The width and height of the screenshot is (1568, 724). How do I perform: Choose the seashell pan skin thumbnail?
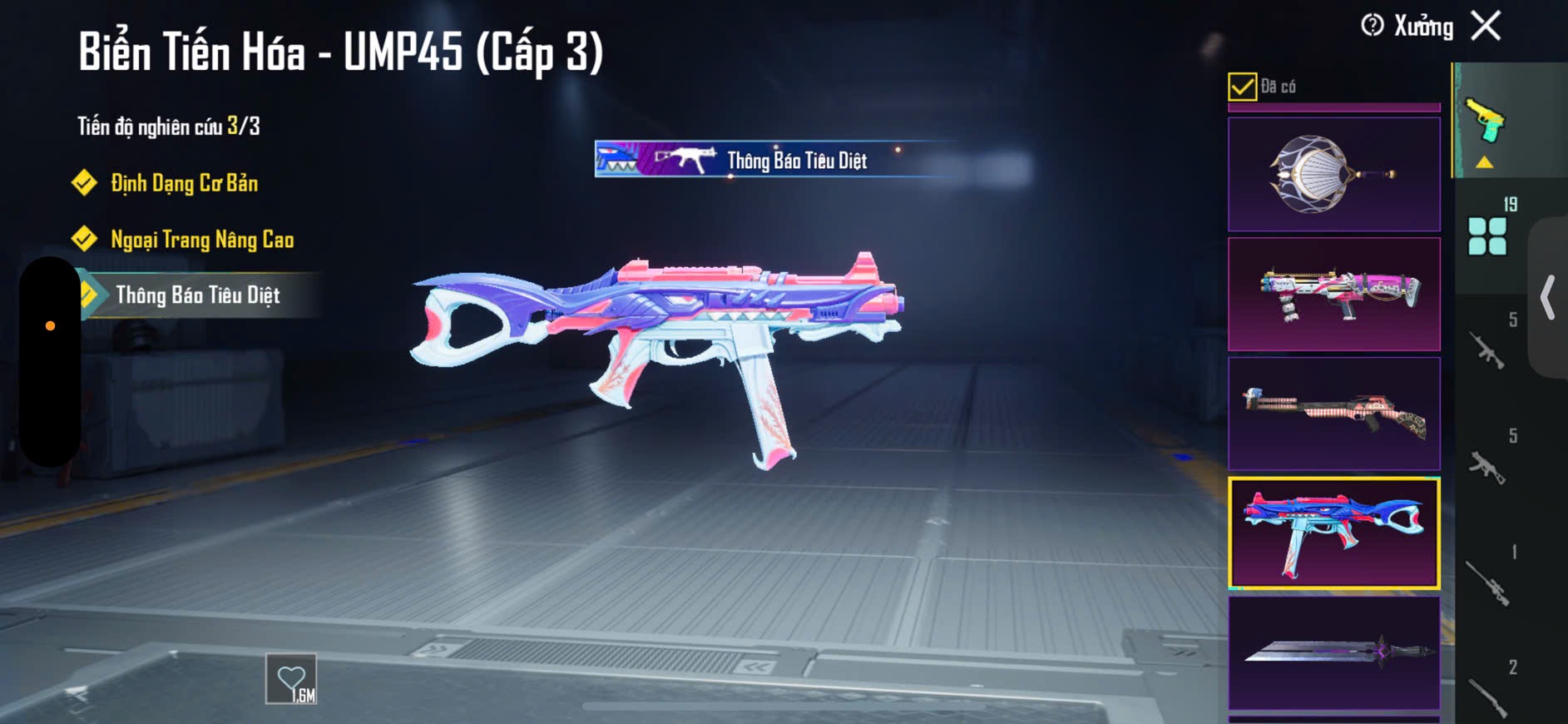(1333, 174)
